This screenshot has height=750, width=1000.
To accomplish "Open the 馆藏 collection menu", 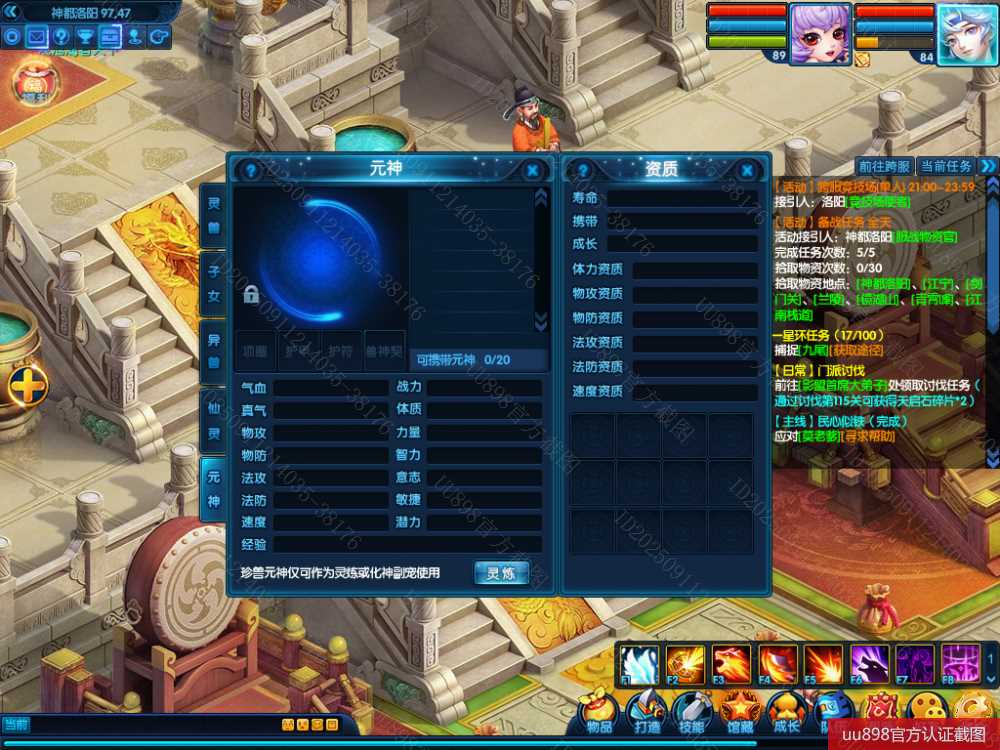I will pyautogui.click(x=740, y=712).
